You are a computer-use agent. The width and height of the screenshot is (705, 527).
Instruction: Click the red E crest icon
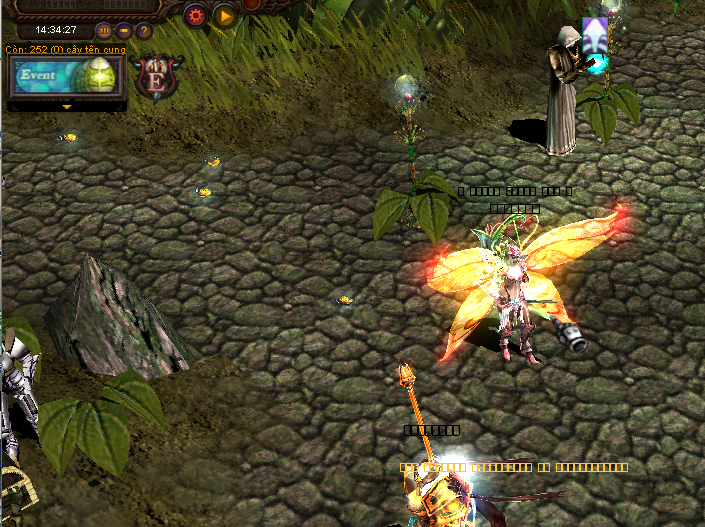[157, 78]
